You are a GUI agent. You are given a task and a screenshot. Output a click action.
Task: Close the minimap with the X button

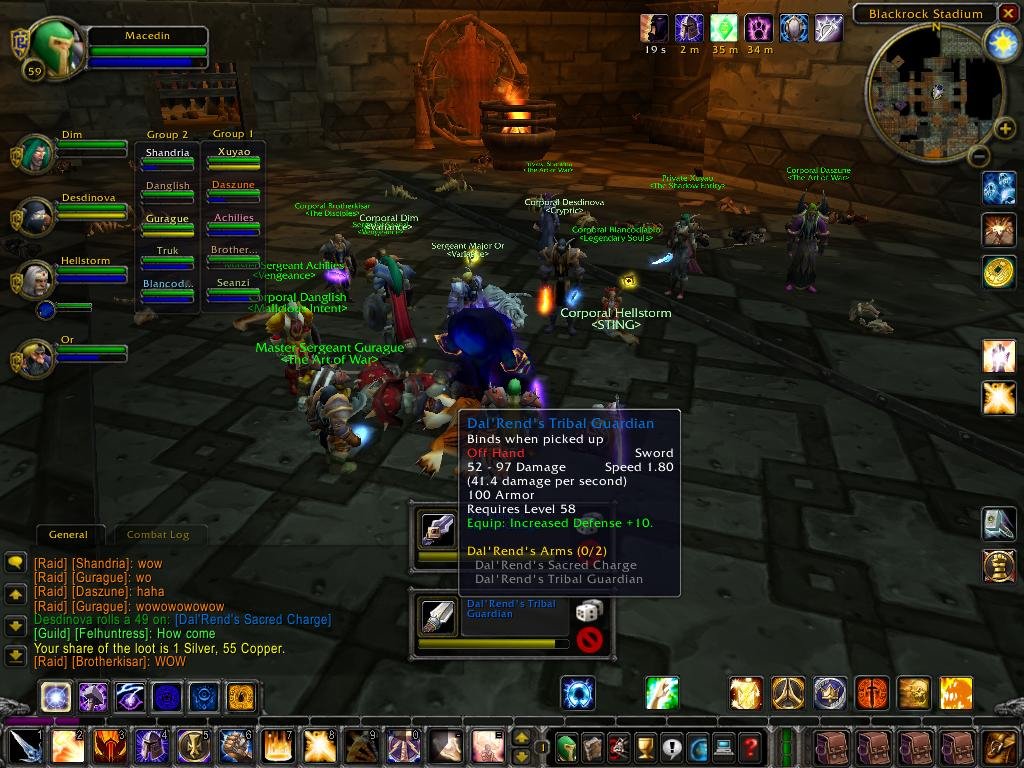1008,13
